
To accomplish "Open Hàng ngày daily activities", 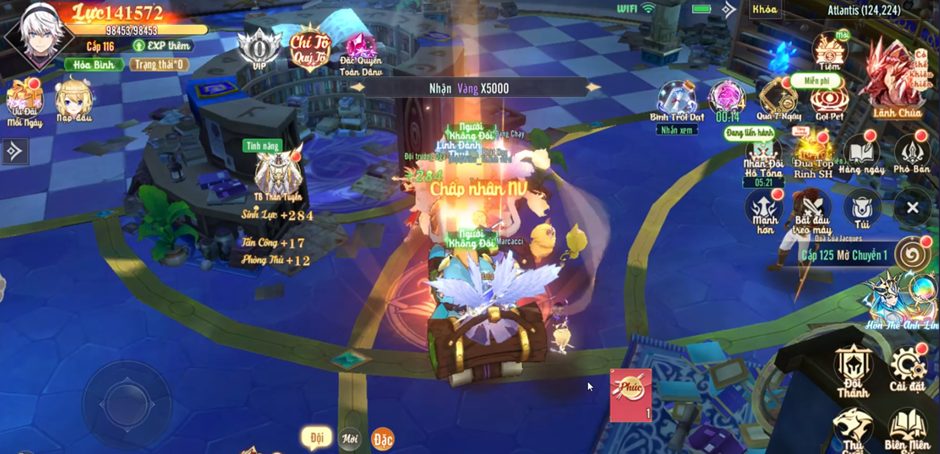I will [862, 155].
